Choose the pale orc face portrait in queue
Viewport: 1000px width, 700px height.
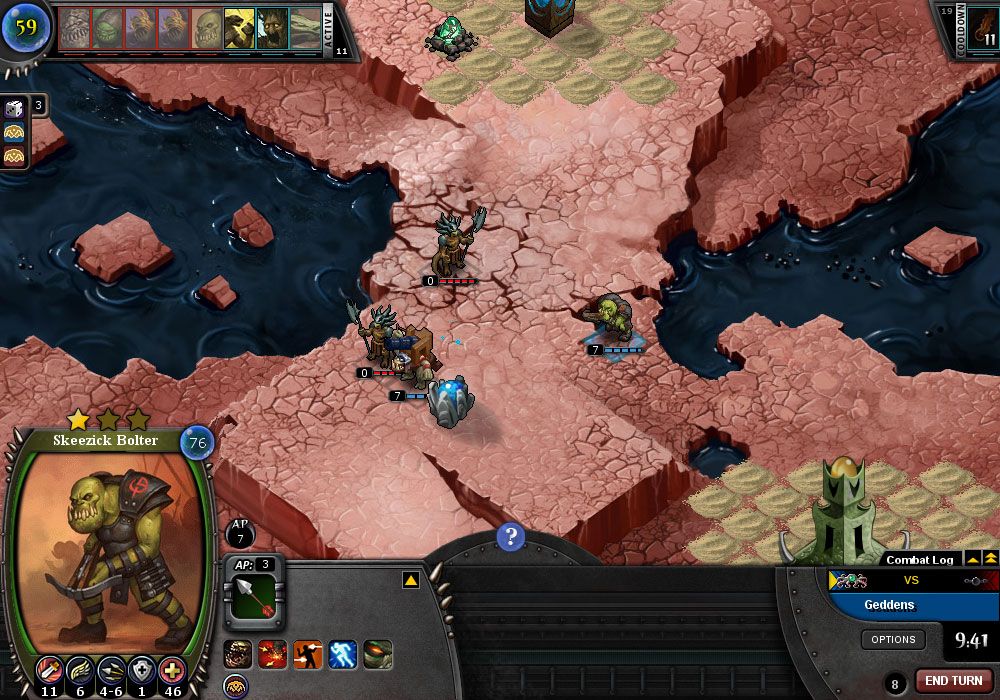206,29
